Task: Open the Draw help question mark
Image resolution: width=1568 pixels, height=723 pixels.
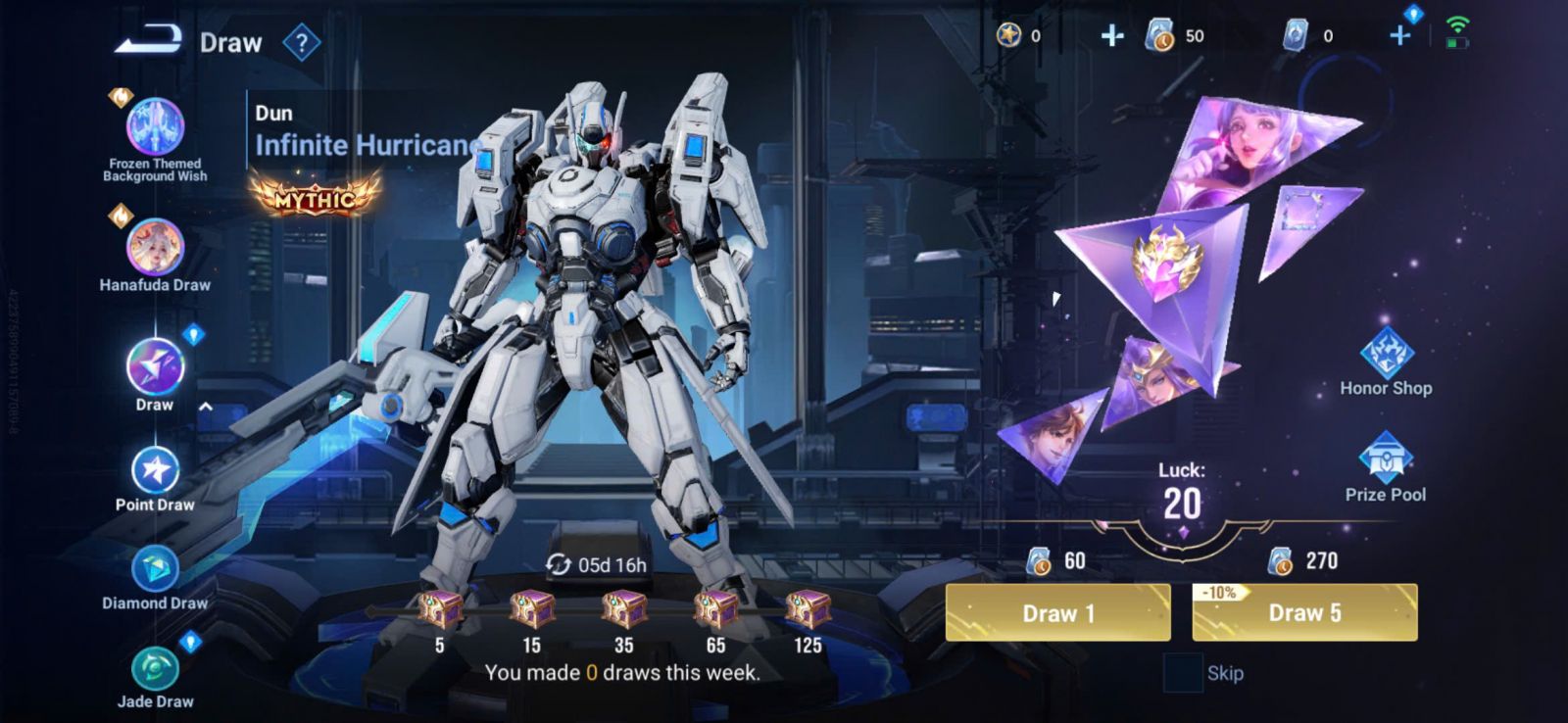Action: [x=302, y=43]
